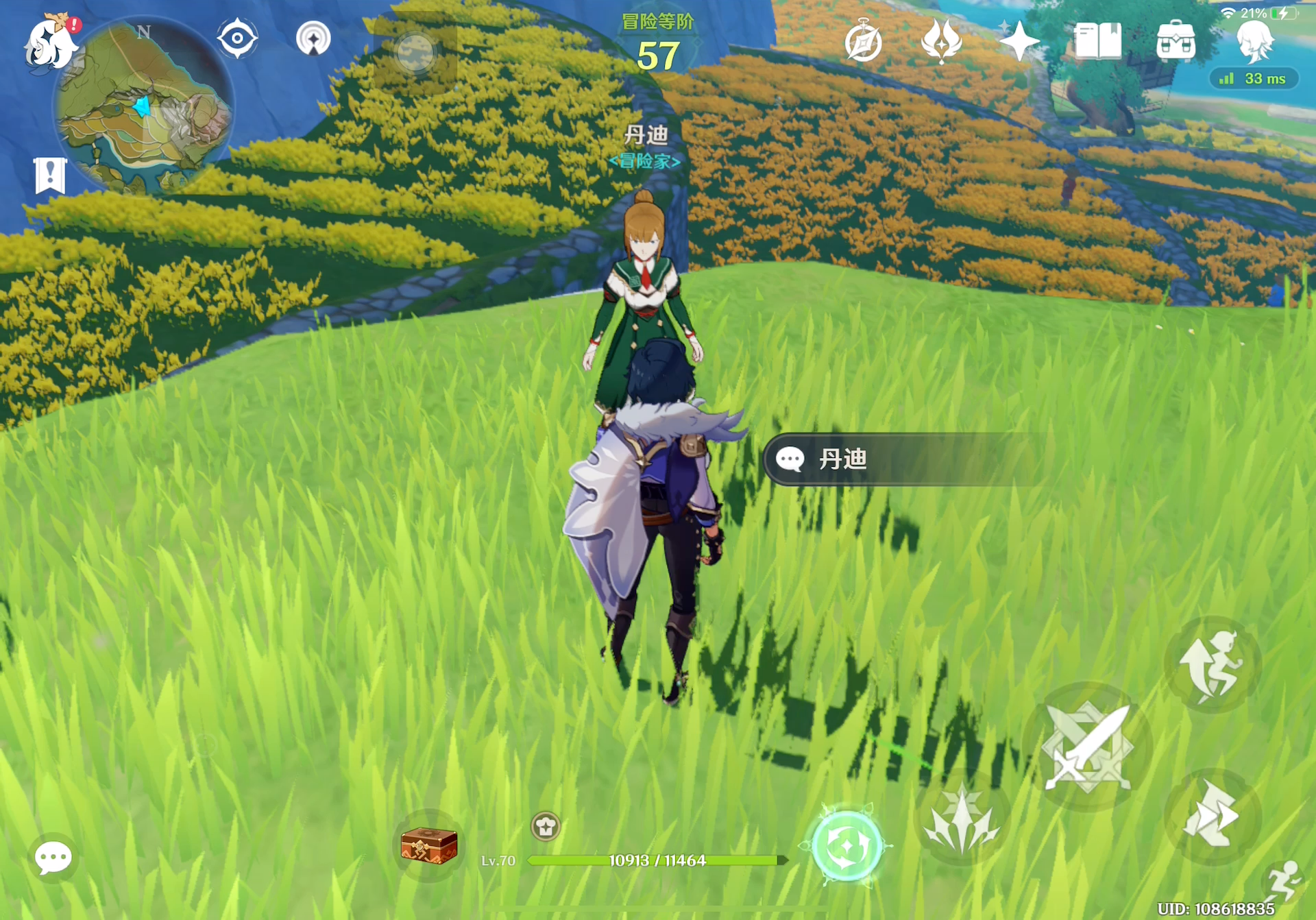
Task: Open the winged battle pass icon
Action: point(941,41)
